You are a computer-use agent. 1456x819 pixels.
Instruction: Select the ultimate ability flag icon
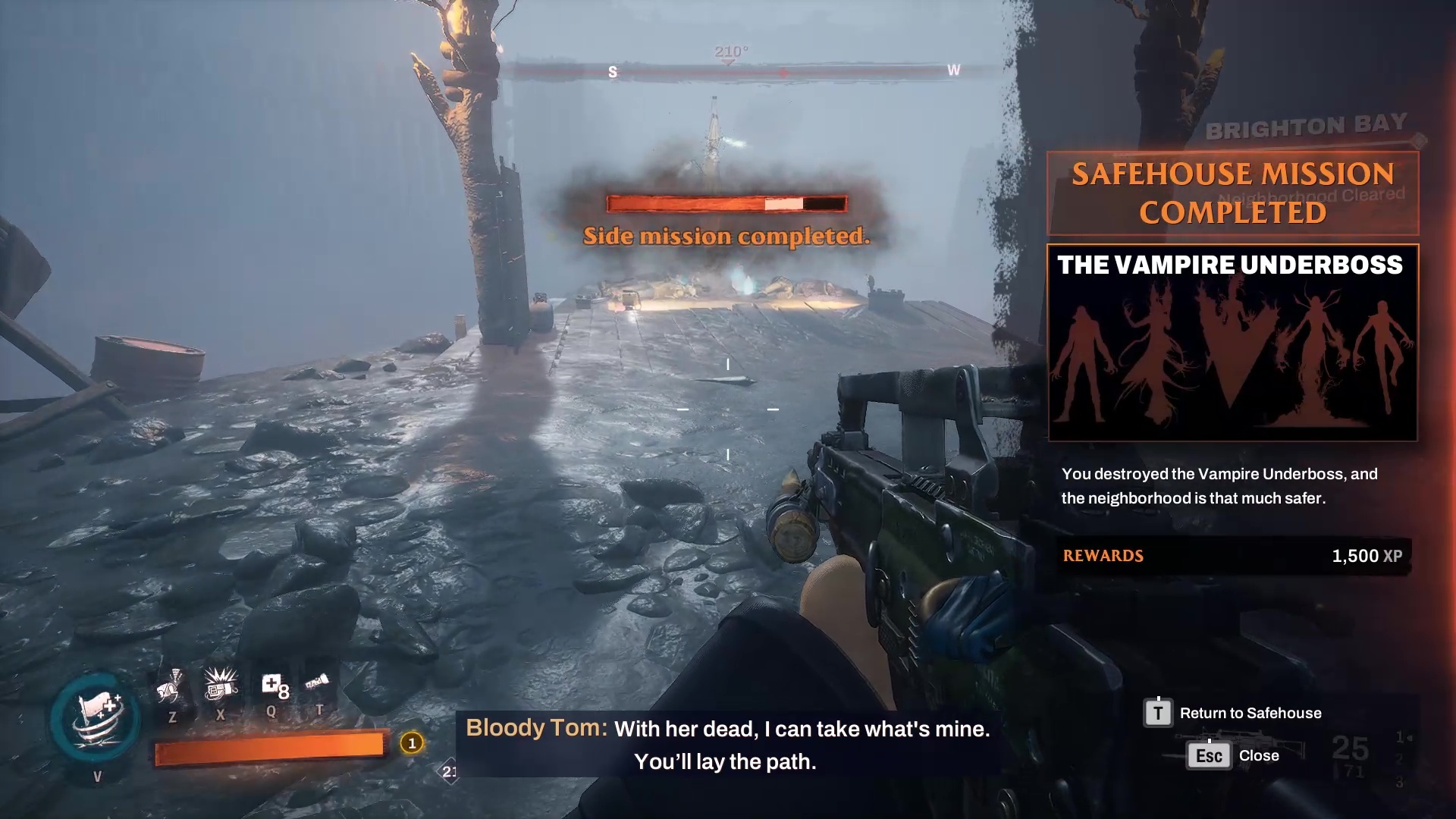coord(97,720)
